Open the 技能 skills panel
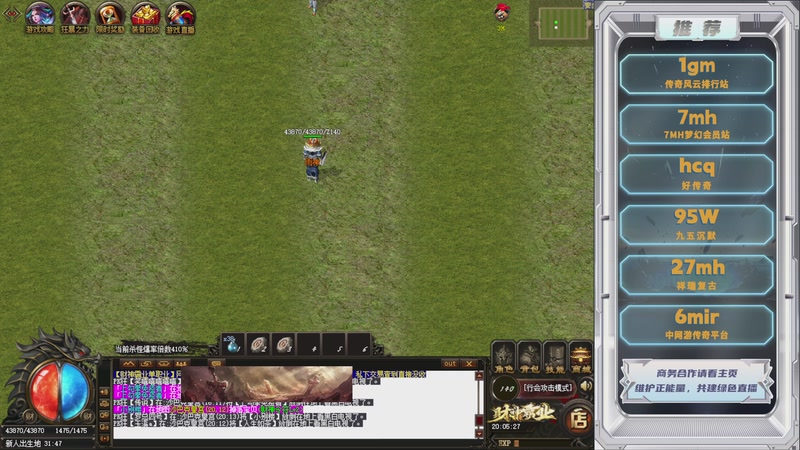Viewport: 800px width, 450px height. point(555,357)
